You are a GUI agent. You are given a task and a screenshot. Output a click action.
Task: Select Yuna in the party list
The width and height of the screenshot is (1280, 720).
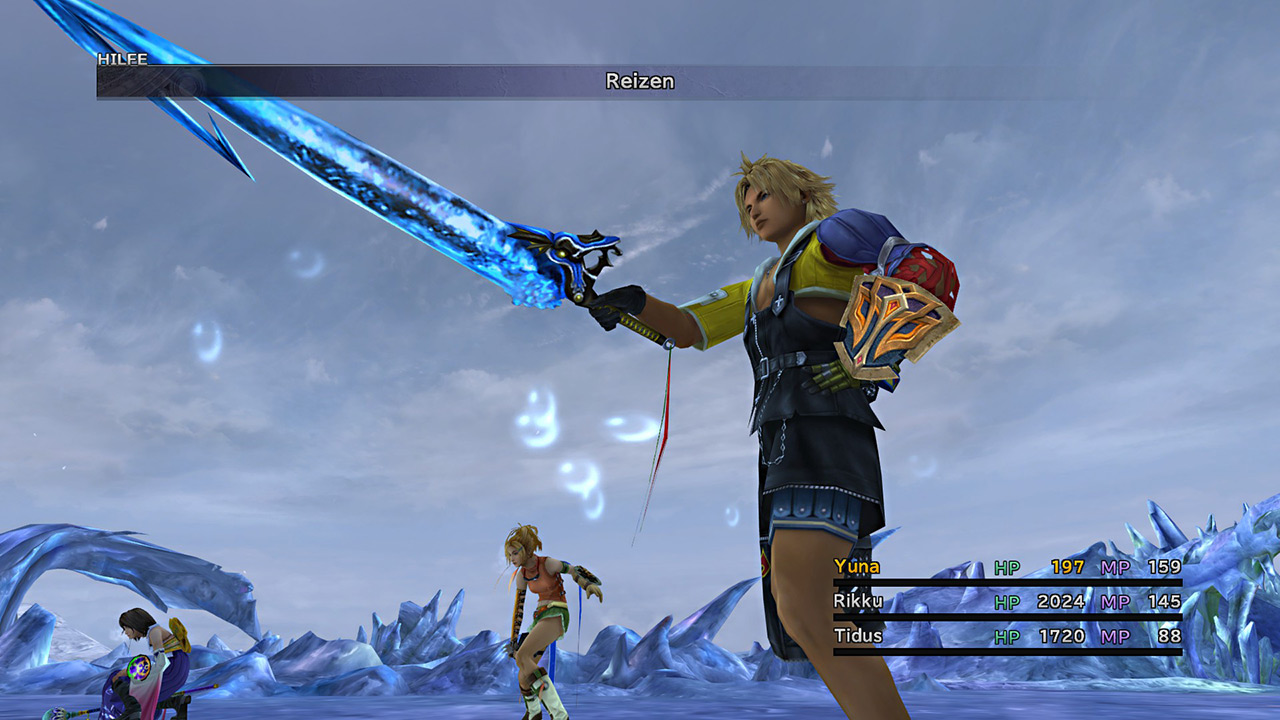coord(857,567)
